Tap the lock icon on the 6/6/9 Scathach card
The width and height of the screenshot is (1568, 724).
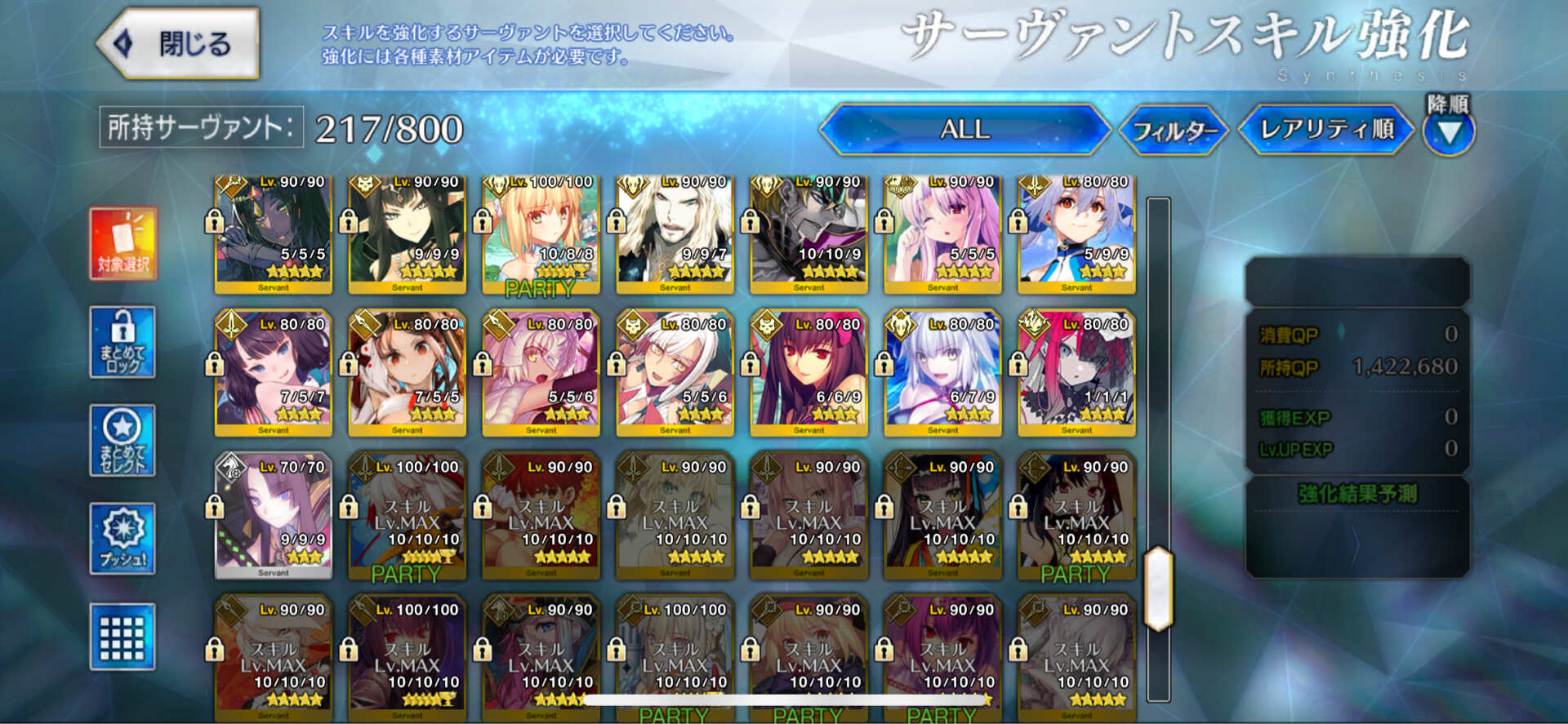[751, 364]
